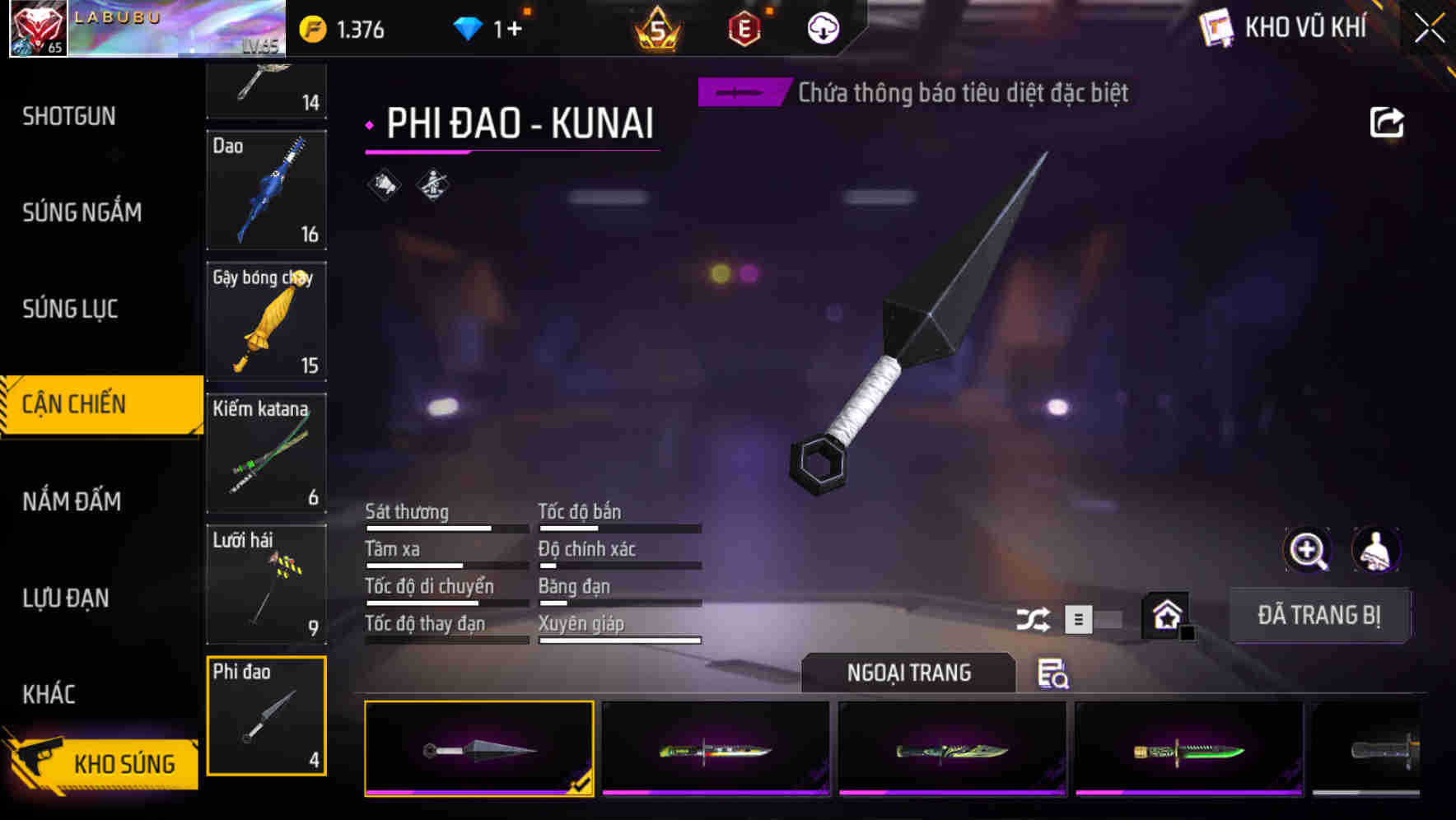This screenshot has width=1456, height=820.
Task: Click the share icon at top right
Action: (x=1388, y=122)
